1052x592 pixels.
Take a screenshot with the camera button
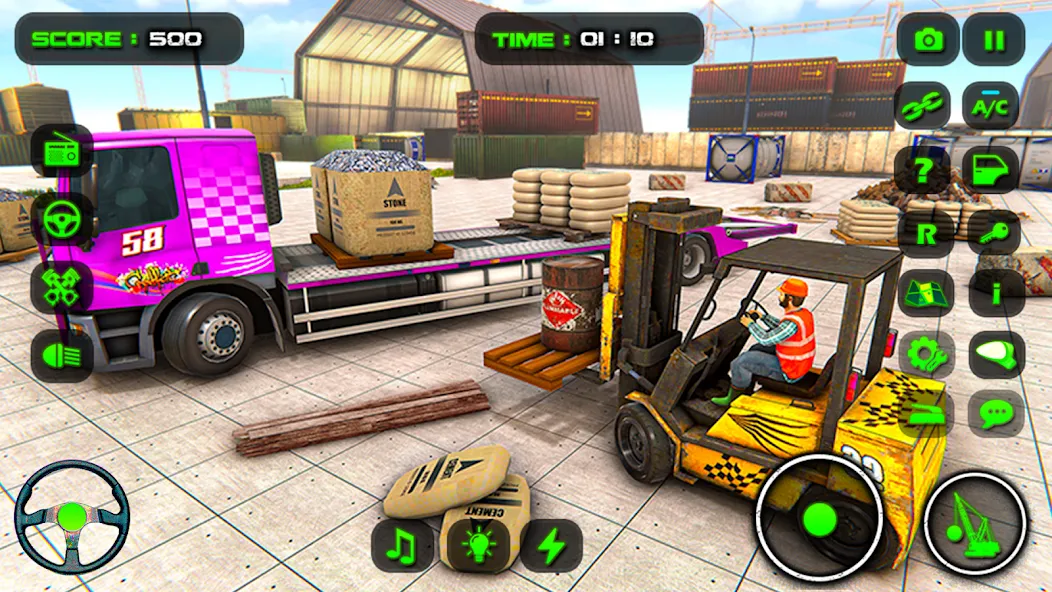[928, 40]
